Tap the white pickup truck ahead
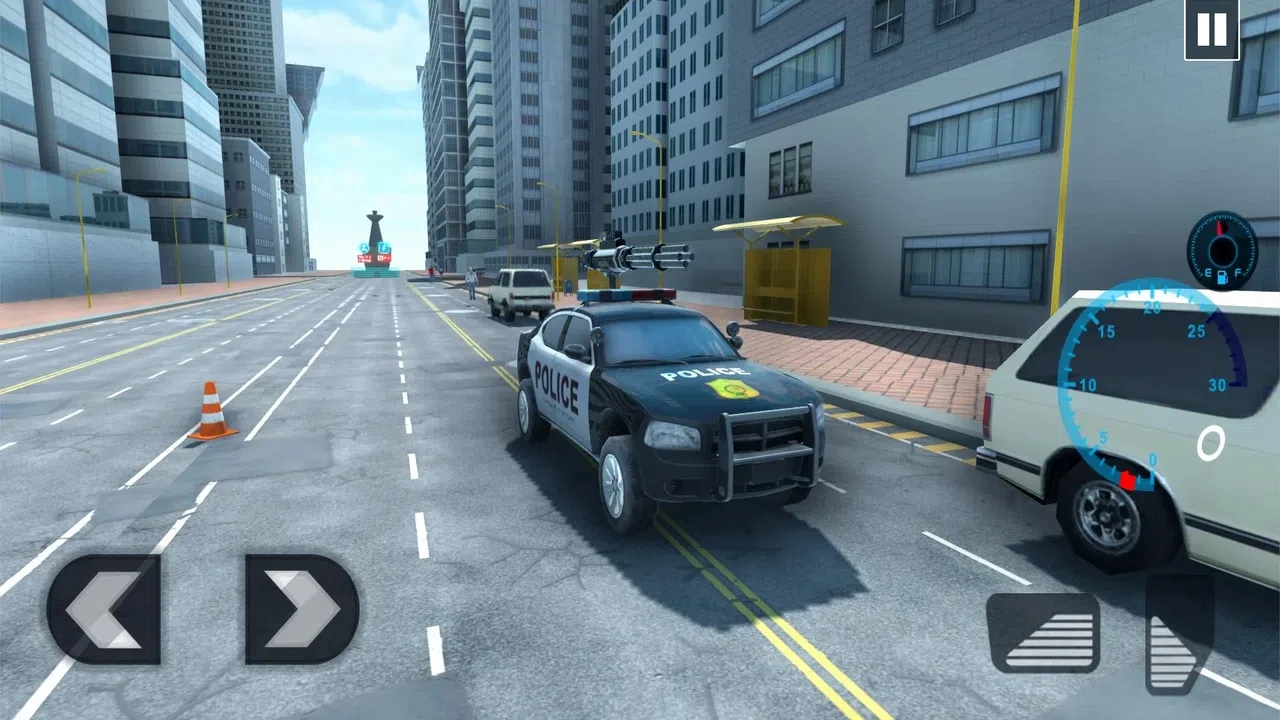This screenshot has width=1280, height=720. 520,293
